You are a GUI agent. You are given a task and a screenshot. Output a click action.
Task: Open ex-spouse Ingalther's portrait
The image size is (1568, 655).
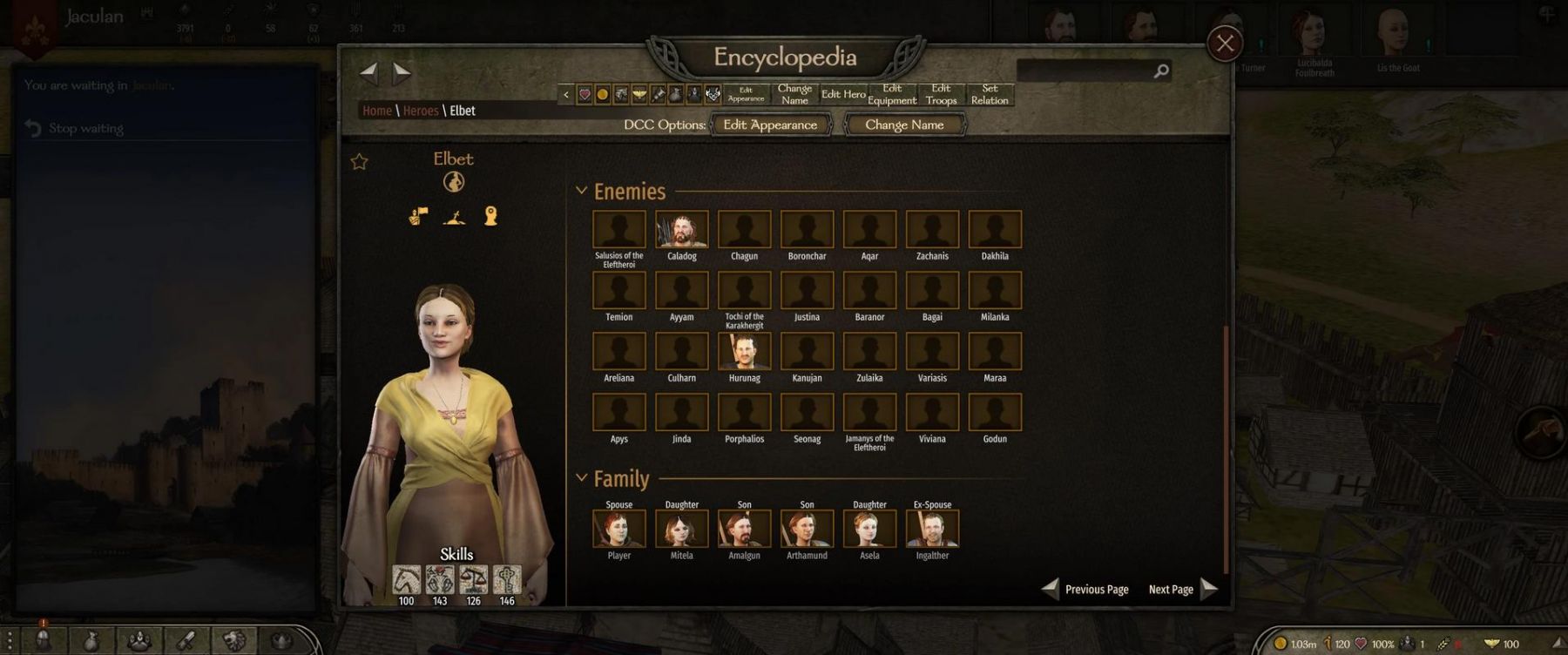click(932, 529)
